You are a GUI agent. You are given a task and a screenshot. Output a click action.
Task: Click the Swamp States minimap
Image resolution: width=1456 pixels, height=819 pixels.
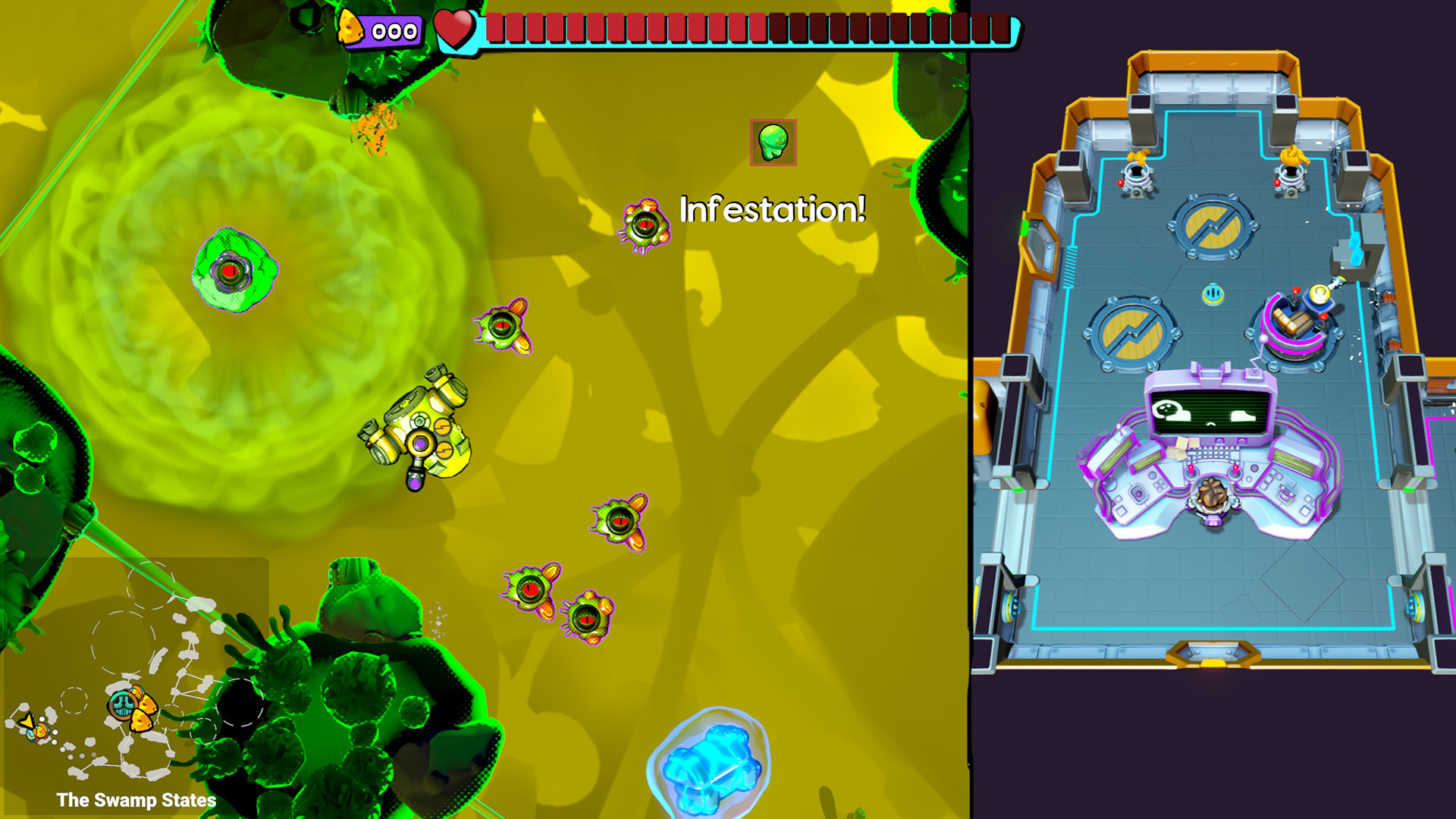[136, 675]
